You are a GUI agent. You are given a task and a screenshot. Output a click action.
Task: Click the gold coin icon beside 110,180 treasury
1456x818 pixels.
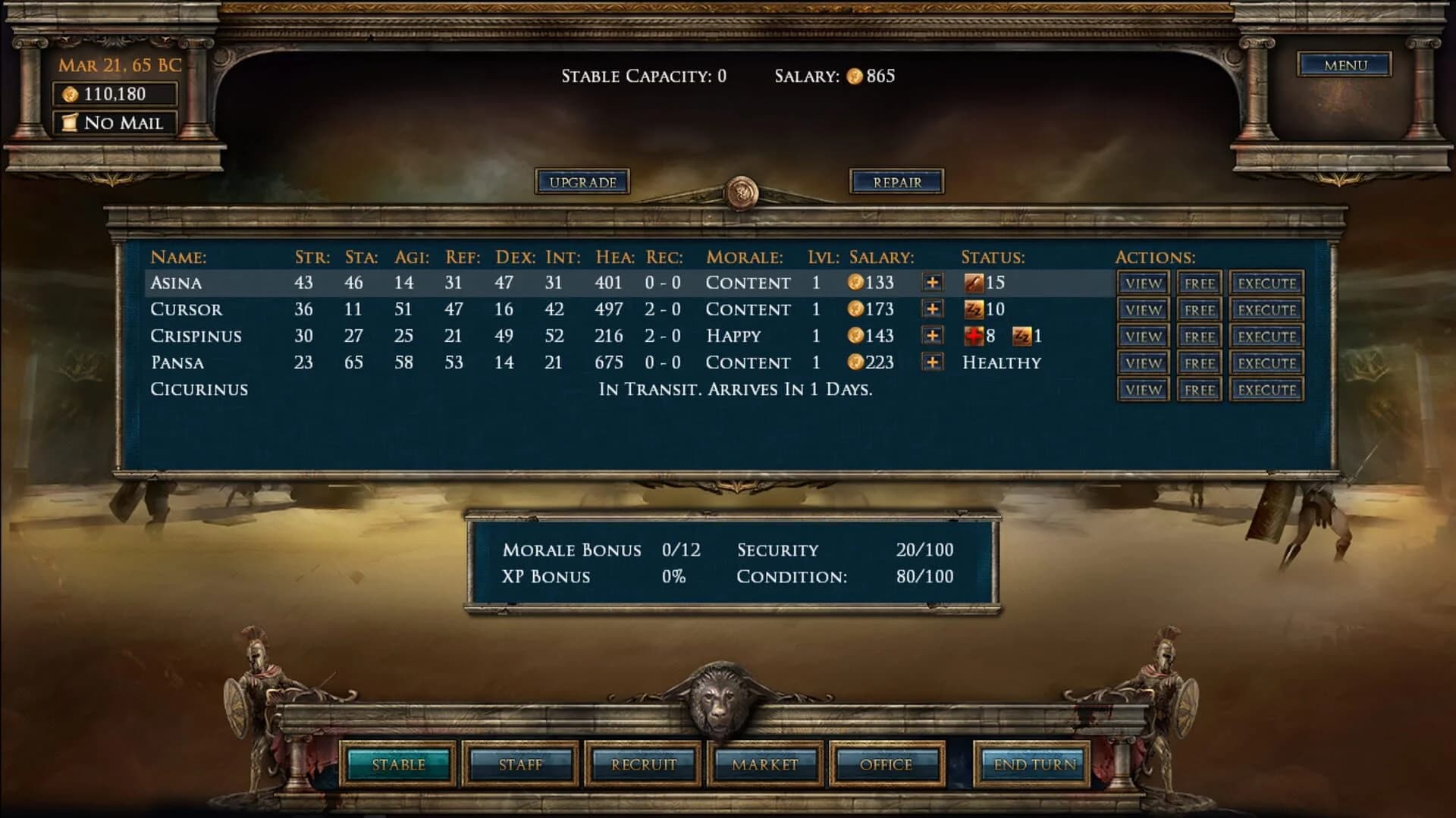click(x=72, y=93)
